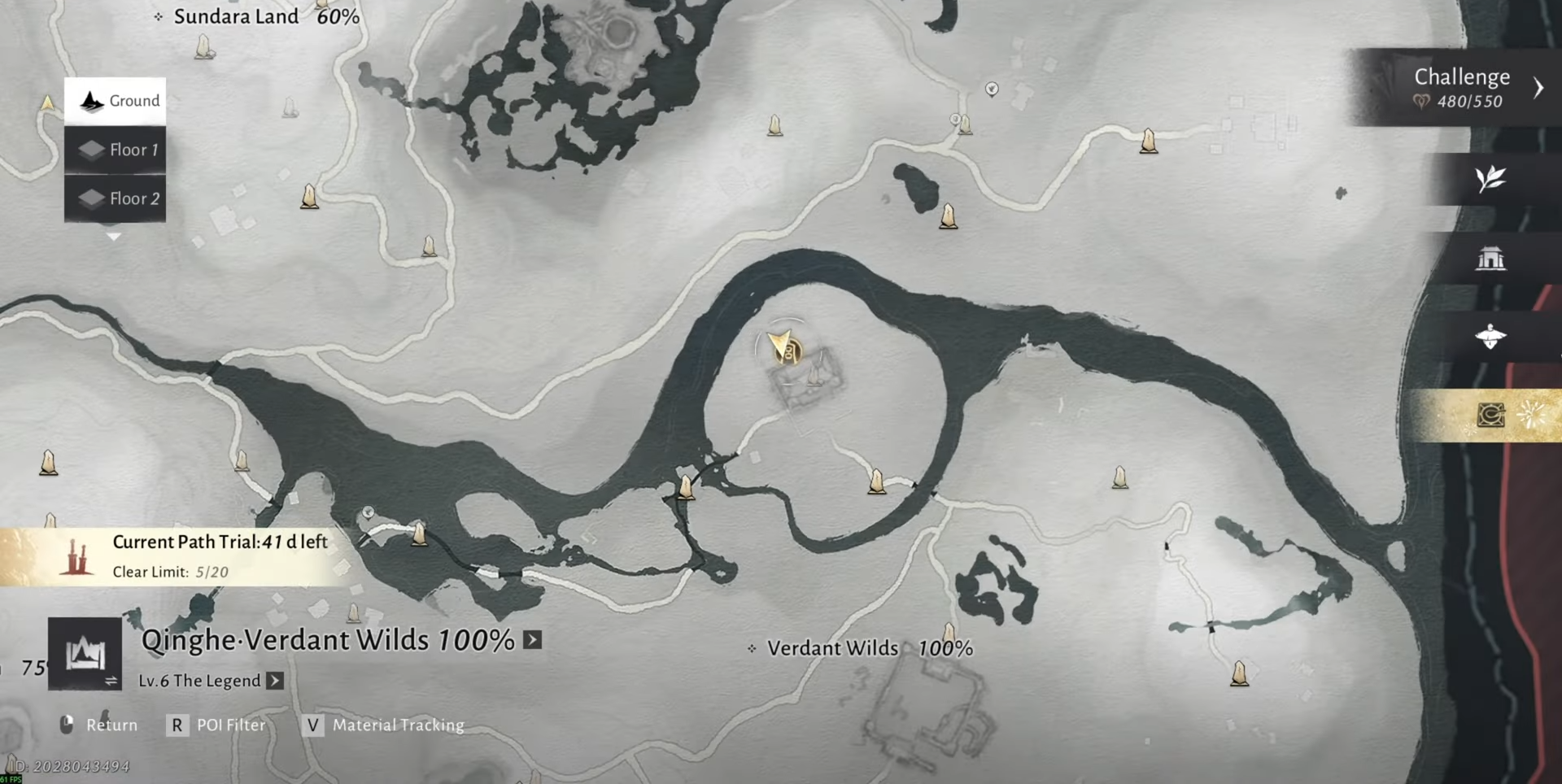The width and height of the screenshot is (1562, 784).
Task: Open Qinghe Verdant Wilds region details arrow
Action: [x=533, y=640]
